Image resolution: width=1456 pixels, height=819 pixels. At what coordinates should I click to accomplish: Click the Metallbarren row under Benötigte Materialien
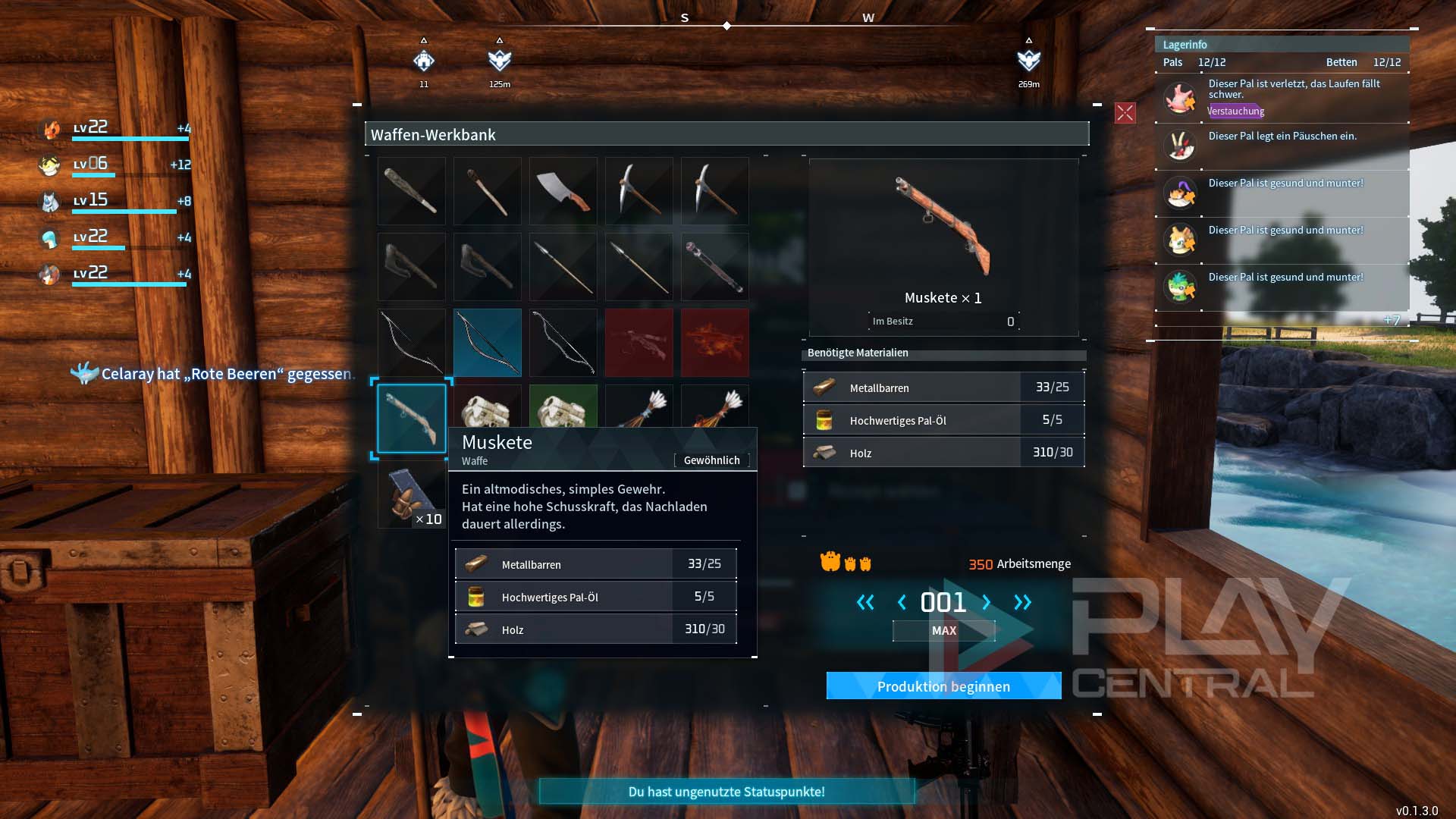tap(943, 388)
